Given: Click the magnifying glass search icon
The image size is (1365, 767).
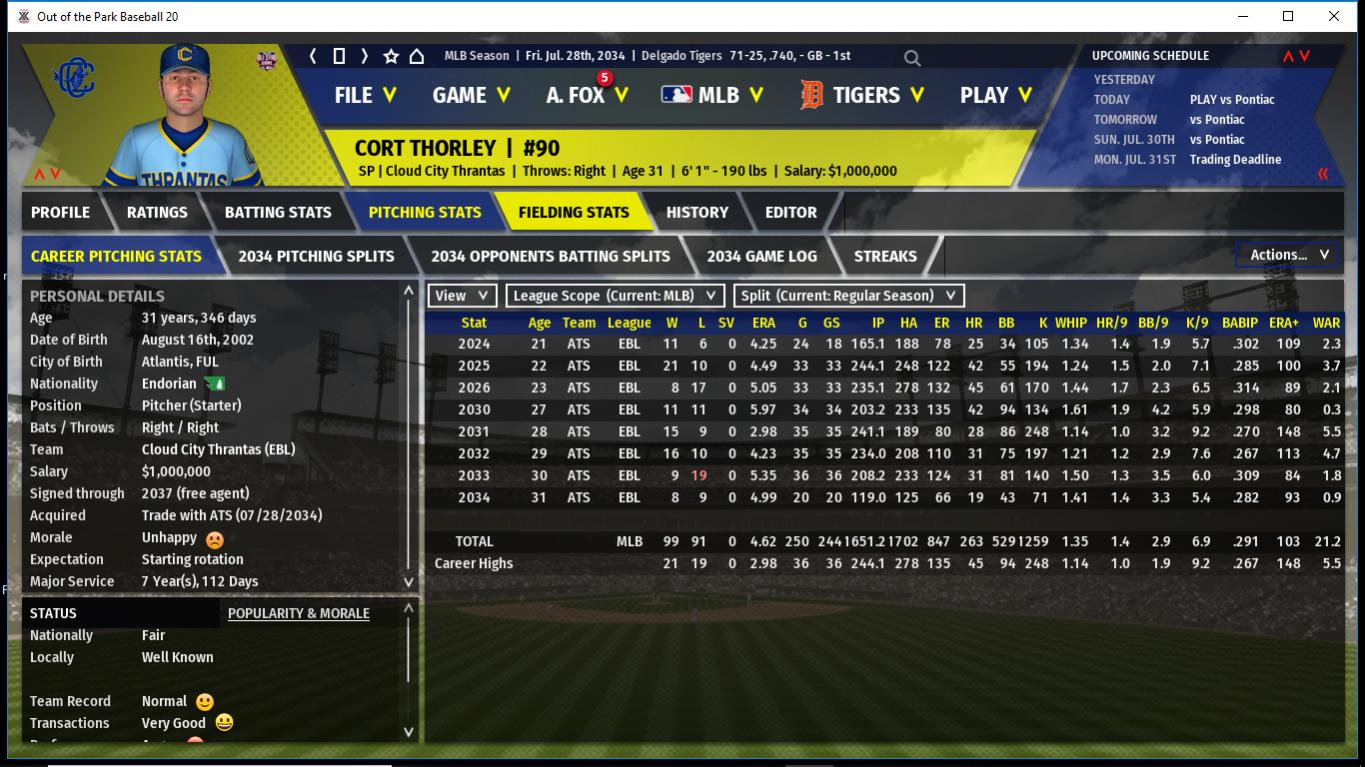Looking at the screenshot, I should 912,58.
